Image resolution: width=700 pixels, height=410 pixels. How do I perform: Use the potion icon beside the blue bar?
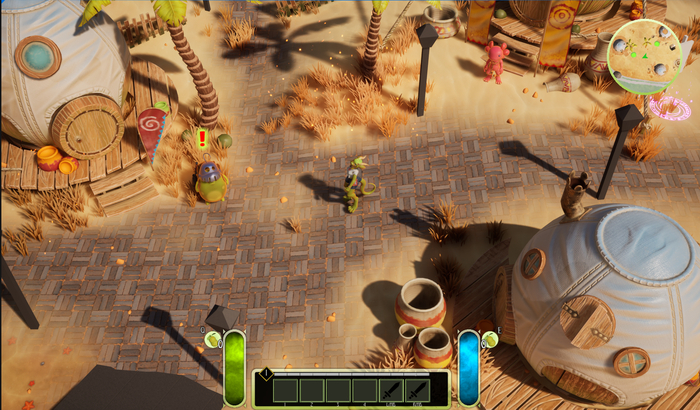(490, 340)
